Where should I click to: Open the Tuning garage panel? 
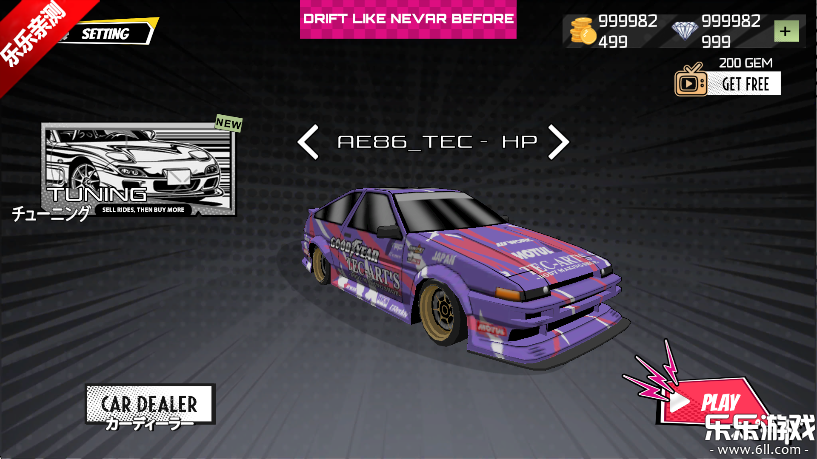click(x=139, y=169)
